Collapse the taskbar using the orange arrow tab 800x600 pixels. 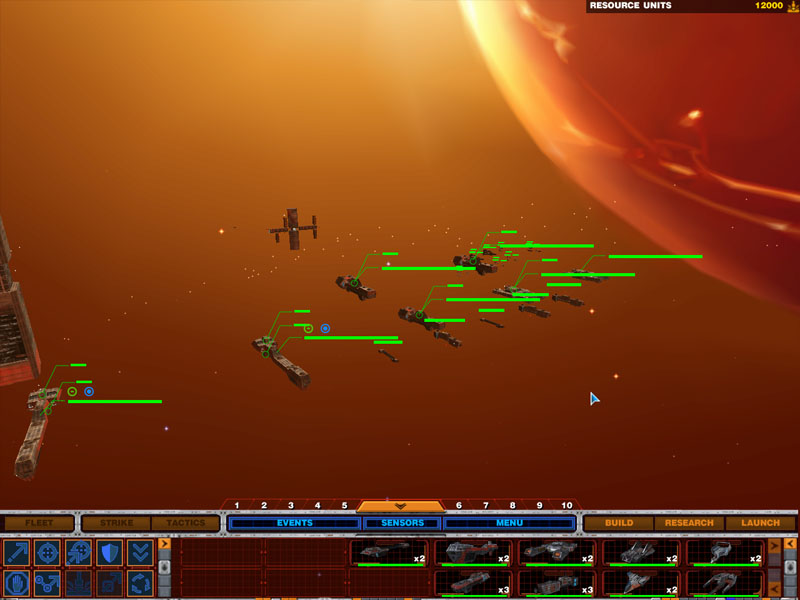click(400, 506)
